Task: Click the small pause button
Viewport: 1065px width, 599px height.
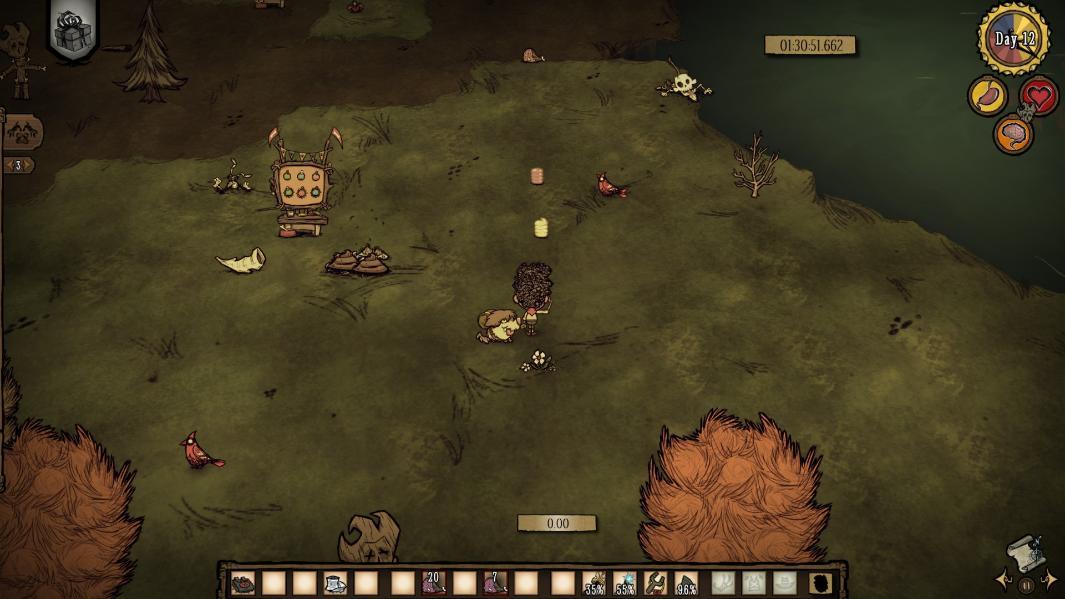Action: click(1026, 585)
